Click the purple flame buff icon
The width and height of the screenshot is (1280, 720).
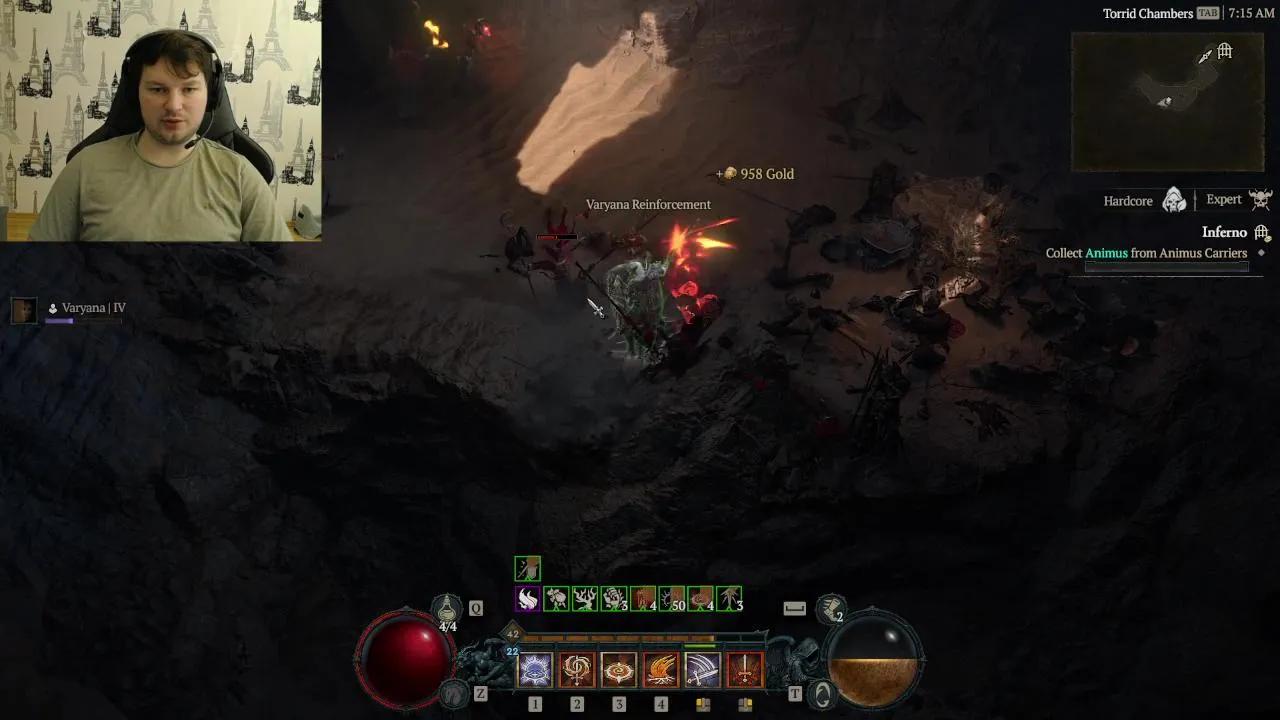click(527, 599)
